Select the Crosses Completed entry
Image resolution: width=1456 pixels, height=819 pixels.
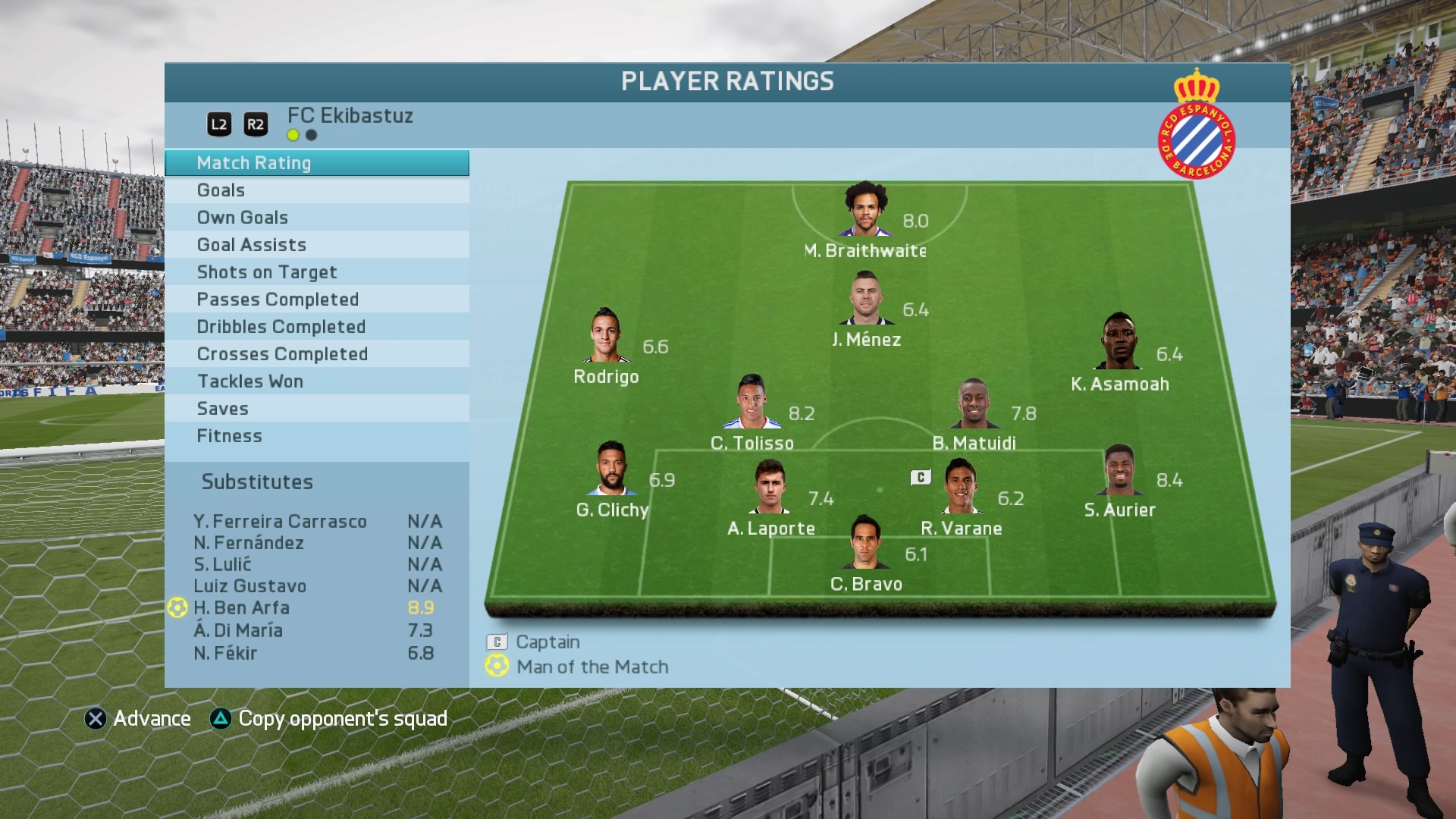click(316, 354)
